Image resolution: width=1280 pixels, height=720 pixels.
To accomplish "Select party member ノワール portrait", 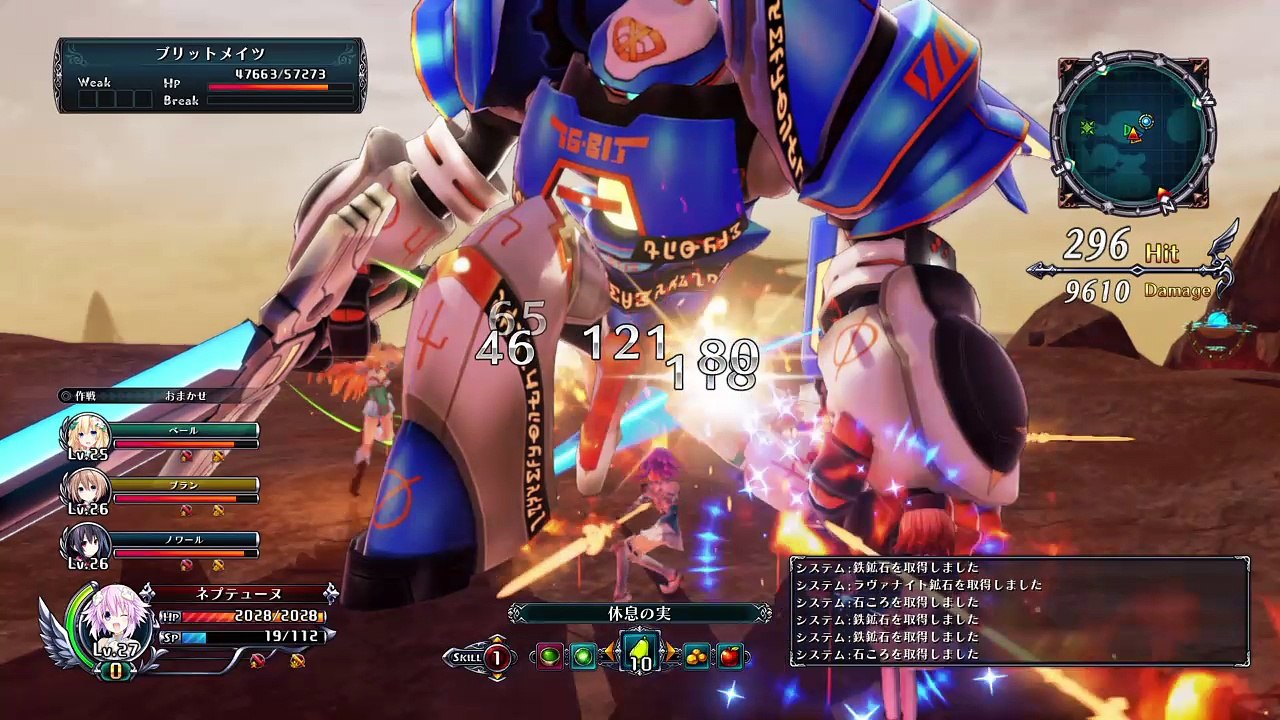I will pos(86,543).
